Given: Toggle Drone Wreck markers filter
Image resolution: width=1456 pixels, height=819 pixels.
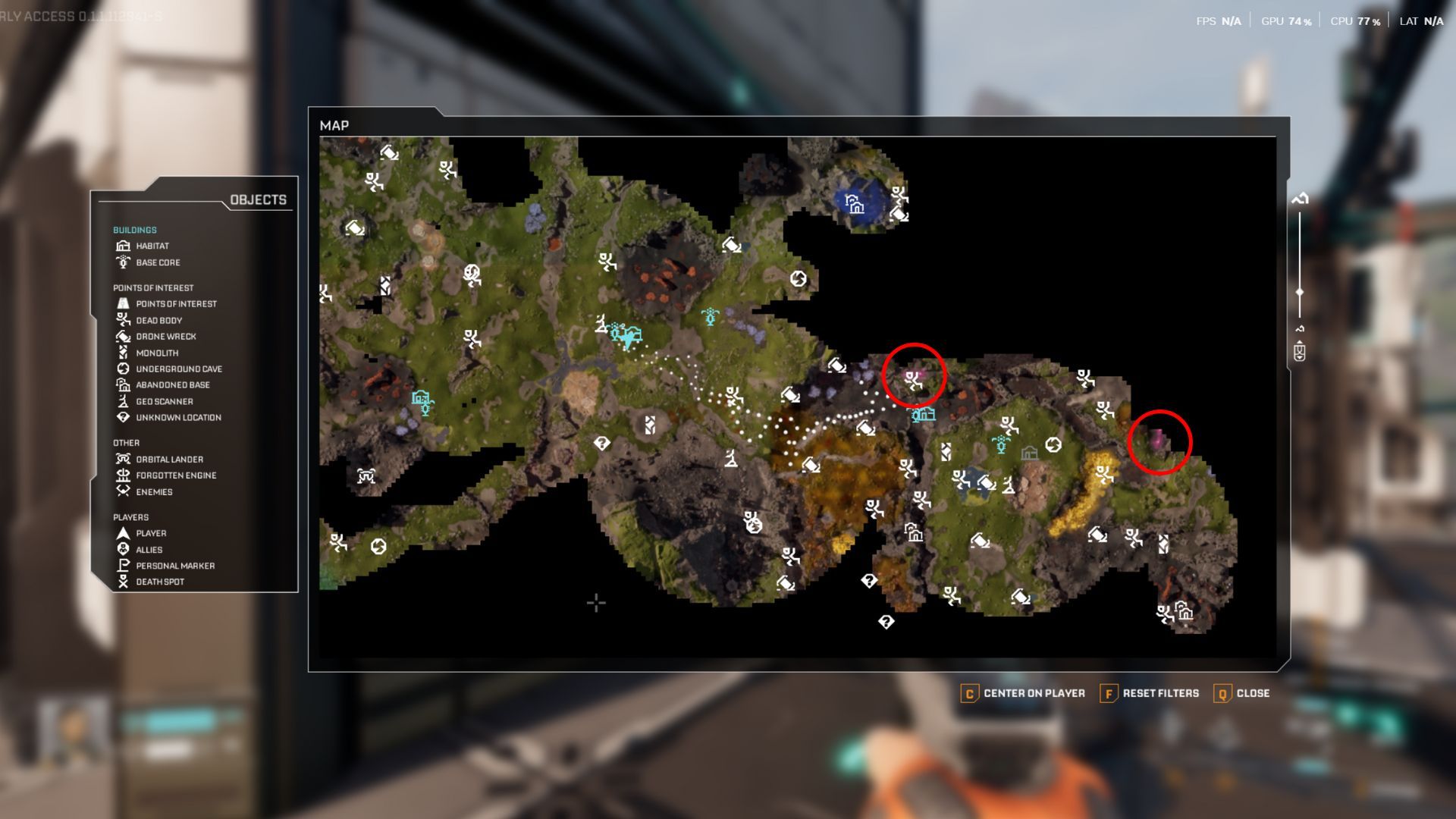Looking at the screenshot, I should click(165, 337).
